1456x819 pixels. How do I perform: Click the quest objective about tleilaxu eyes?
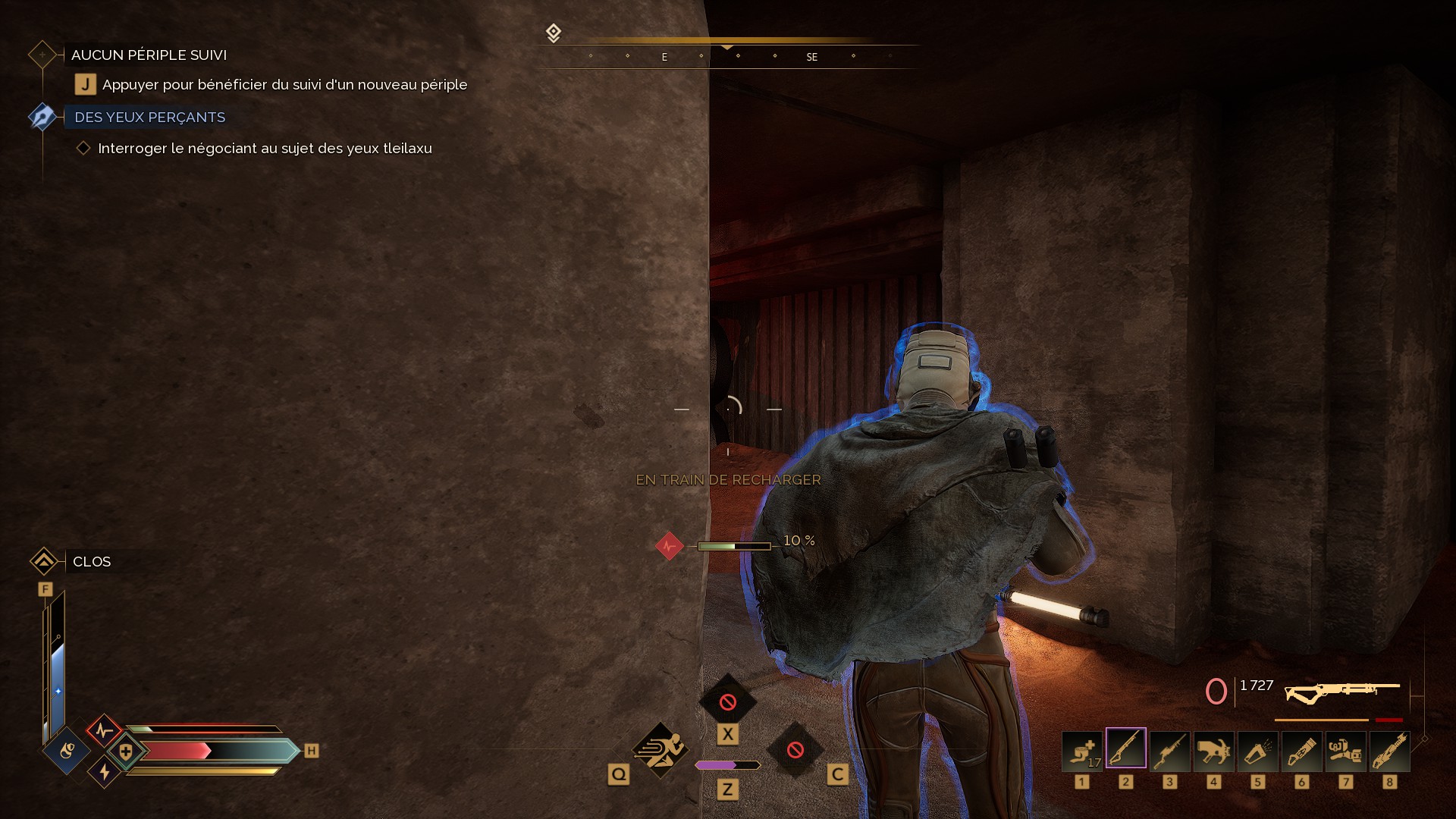pyautogui.click(x=265, y=149)
